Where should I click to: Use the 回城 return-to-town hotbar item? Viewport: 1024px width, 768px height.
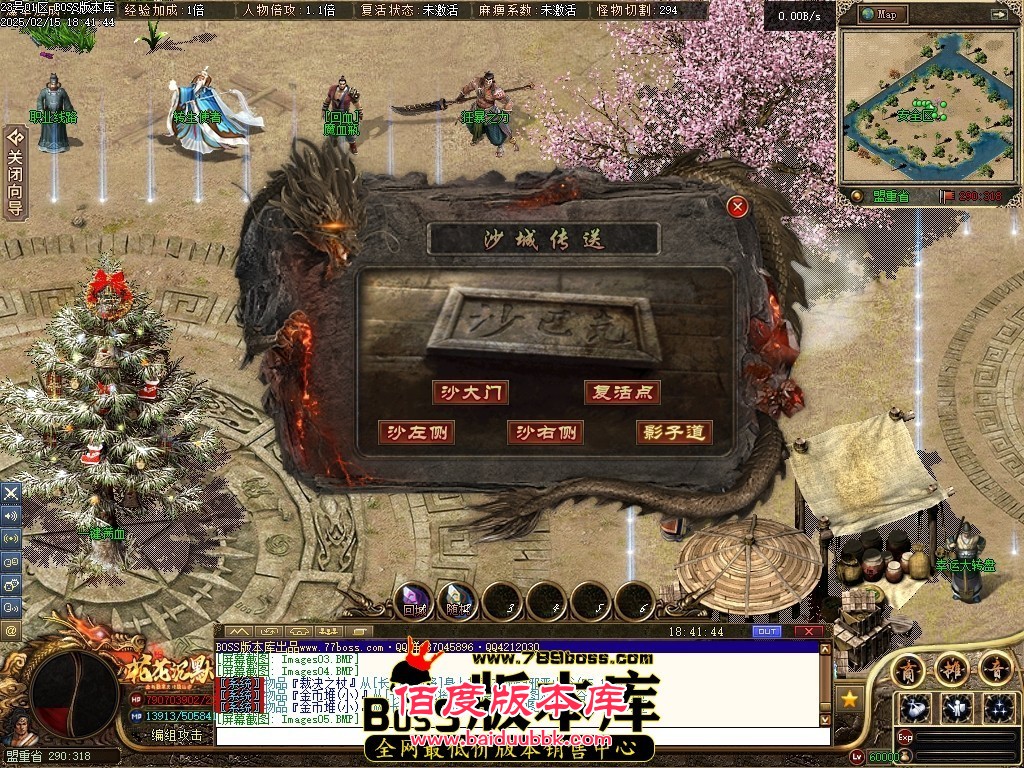[x=414, y=601]
